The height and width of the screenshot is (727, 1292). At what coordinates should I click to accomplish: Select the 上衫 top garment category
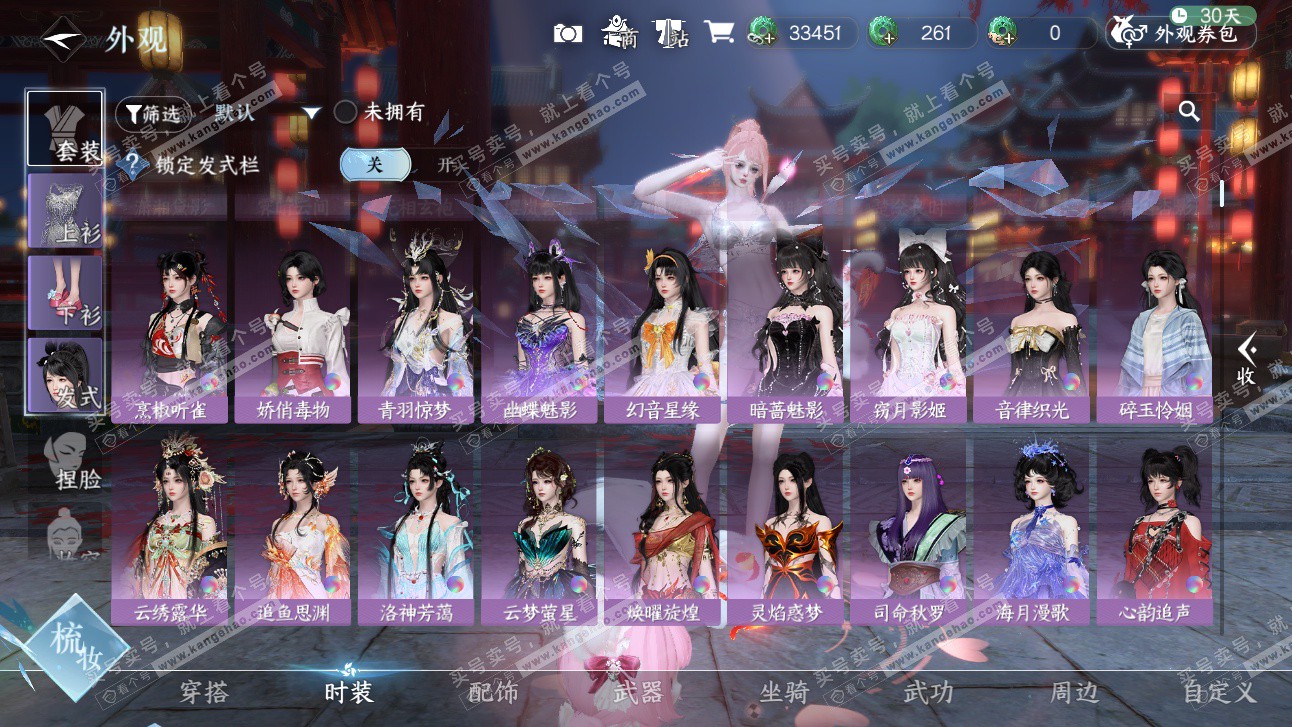(x=66, y=210)
